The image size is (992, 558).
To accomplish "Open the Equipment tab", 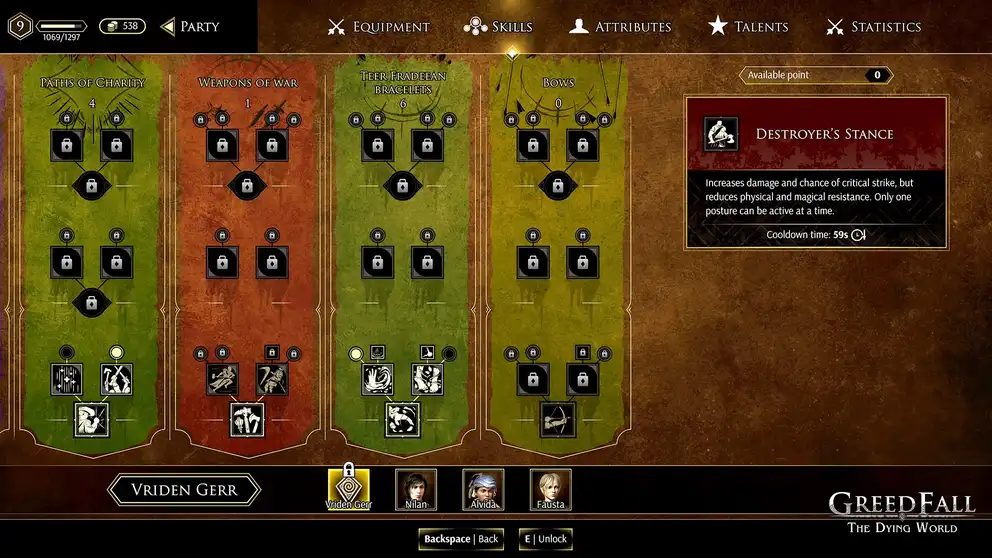I will click(x=379, y=27).
